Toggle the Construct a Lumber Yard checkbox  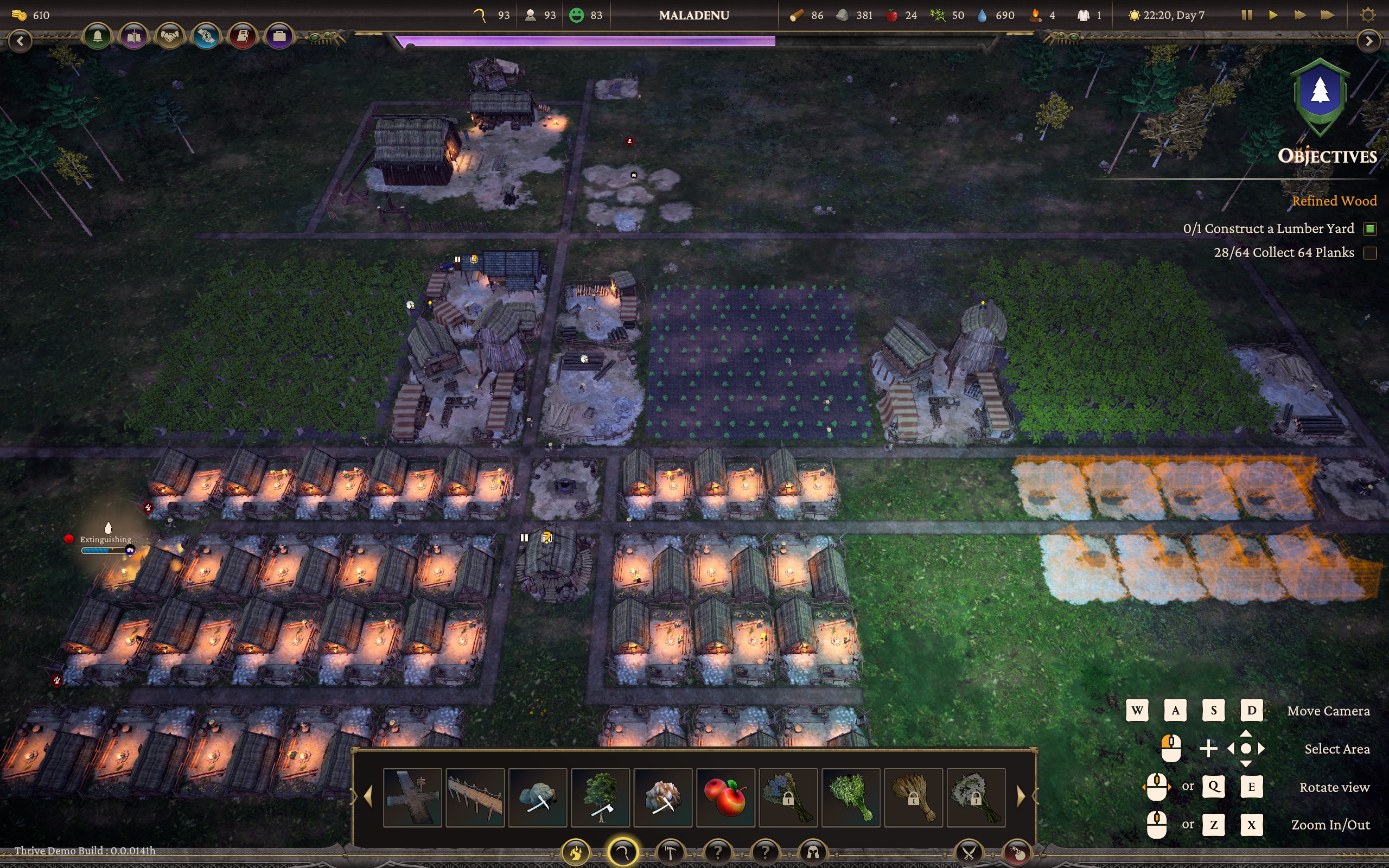1370,229
